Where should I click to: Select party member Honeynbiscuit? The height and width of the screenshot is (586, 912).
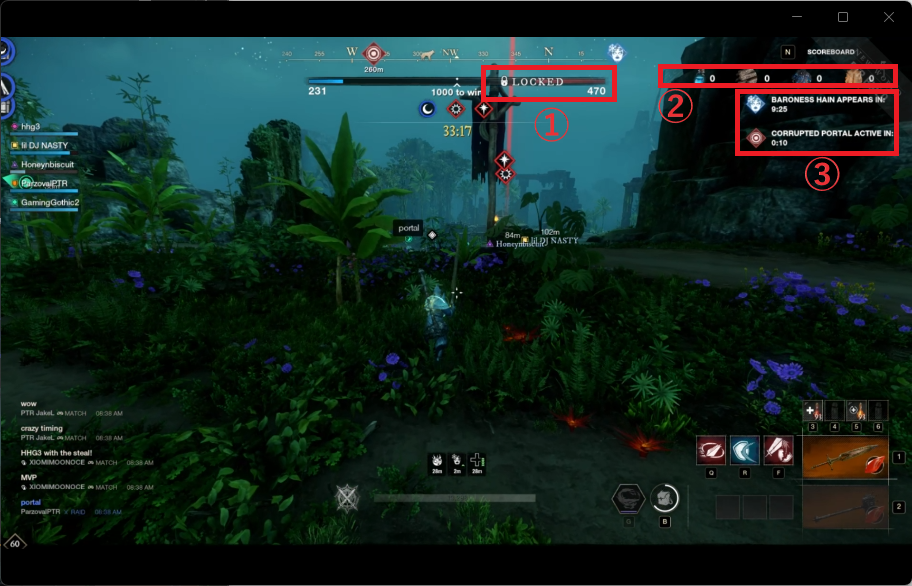50,165
